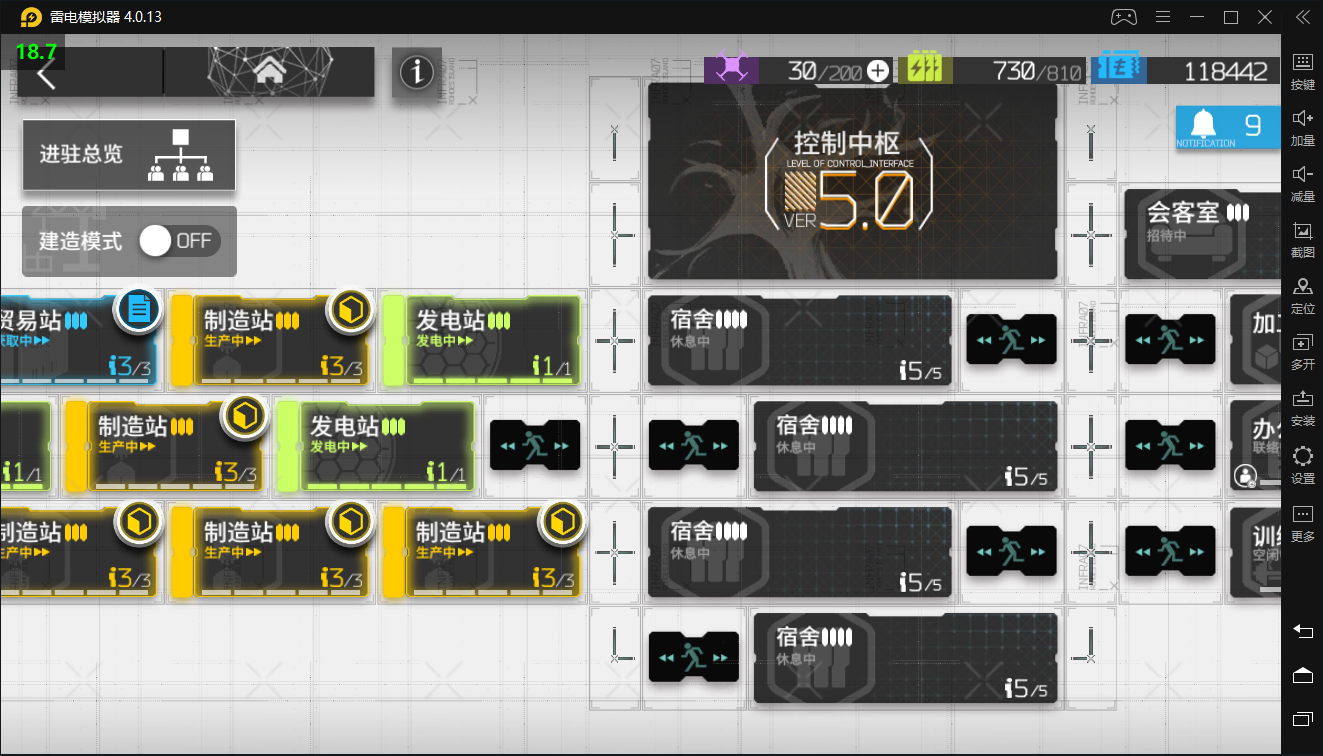The width and height of the screenshot is (1323, 756).
Task: Add drones with the plus button
Action: tap(877, 71)
